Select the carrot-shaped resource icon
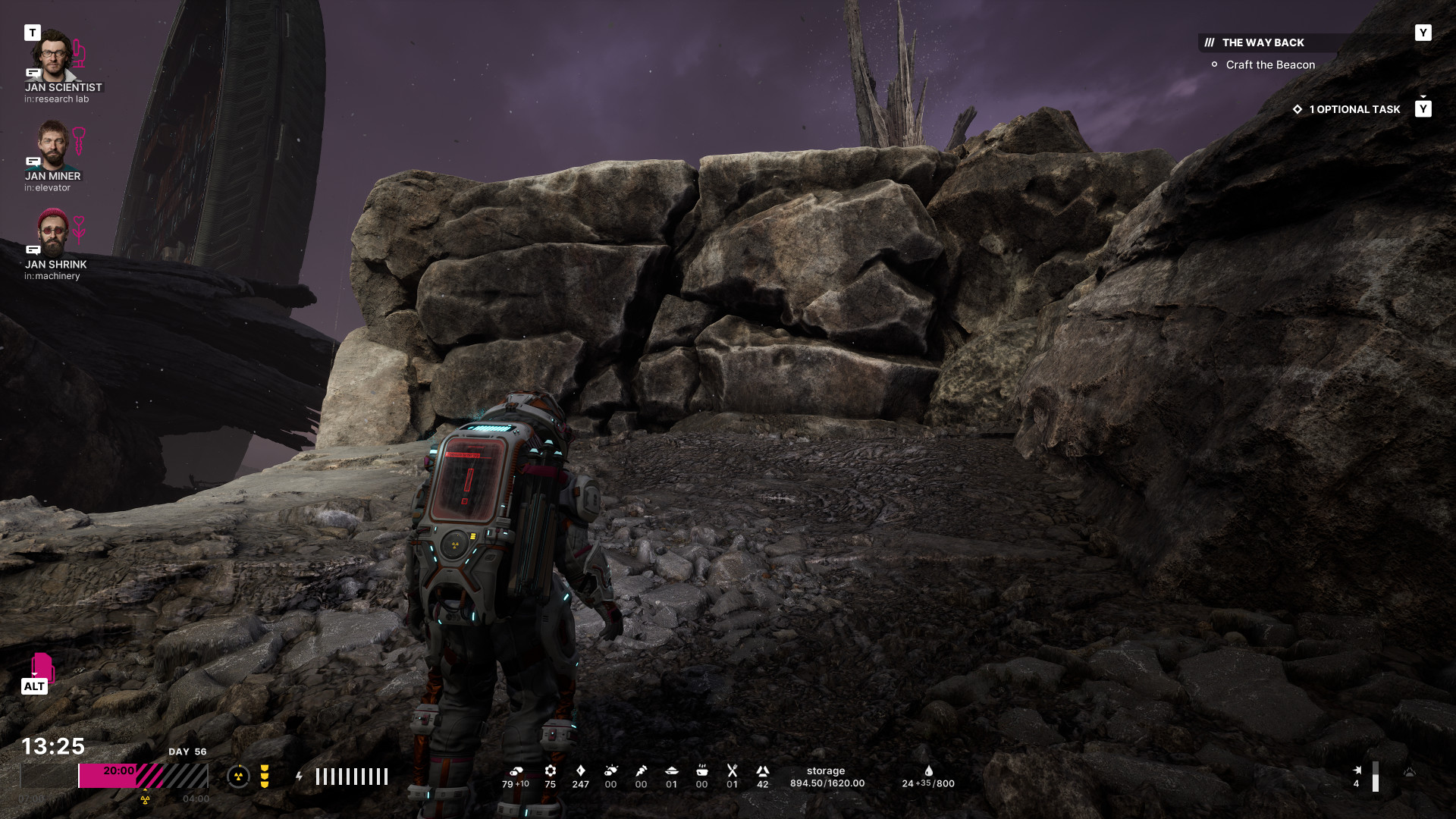The height and width of the screenshot is (819, 1456). point(642,771)
